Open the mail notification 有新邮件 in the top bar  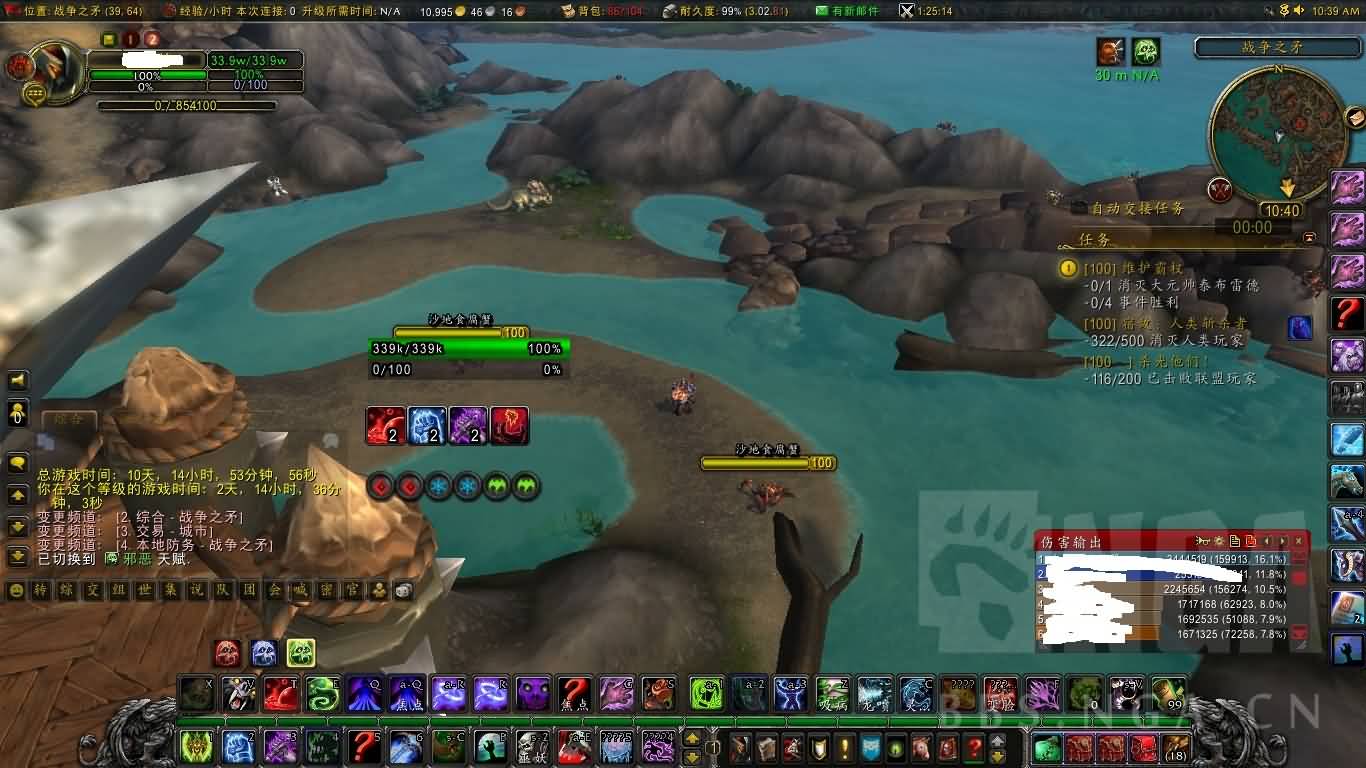click(850, 11)
